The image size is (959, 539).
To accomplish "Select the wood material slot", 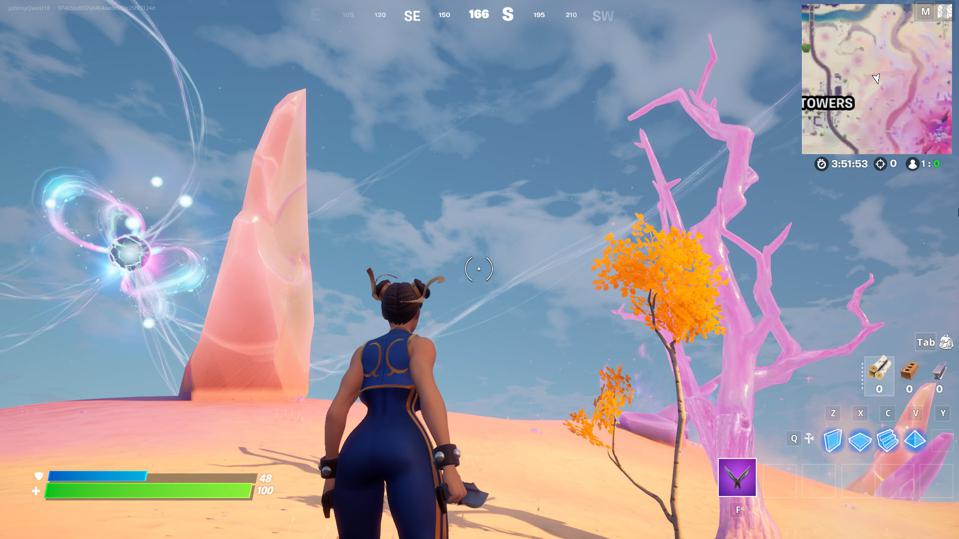I will point(879,370).
